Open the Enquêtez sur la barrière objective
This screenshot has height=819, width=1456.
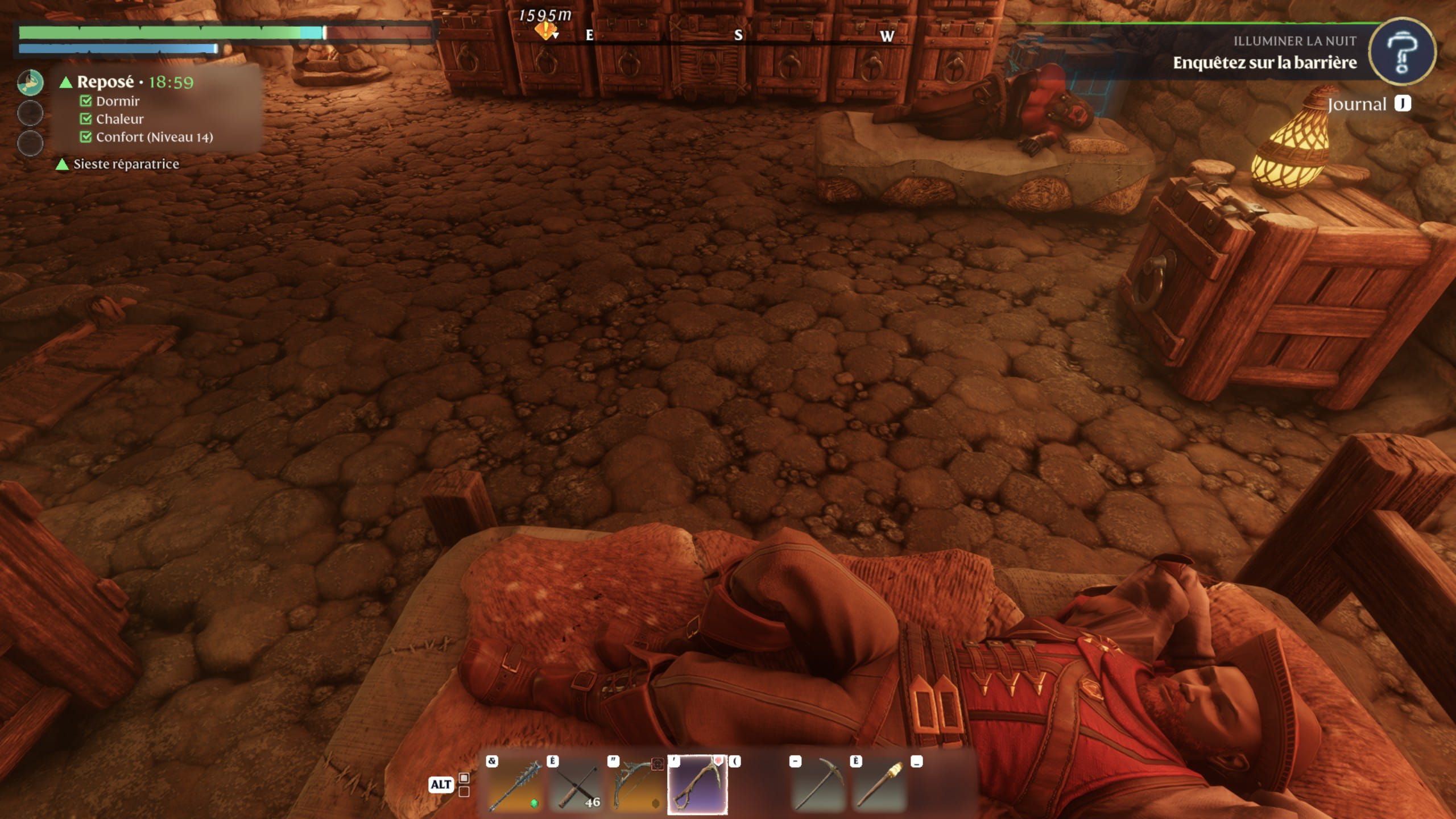[1264, 63]
